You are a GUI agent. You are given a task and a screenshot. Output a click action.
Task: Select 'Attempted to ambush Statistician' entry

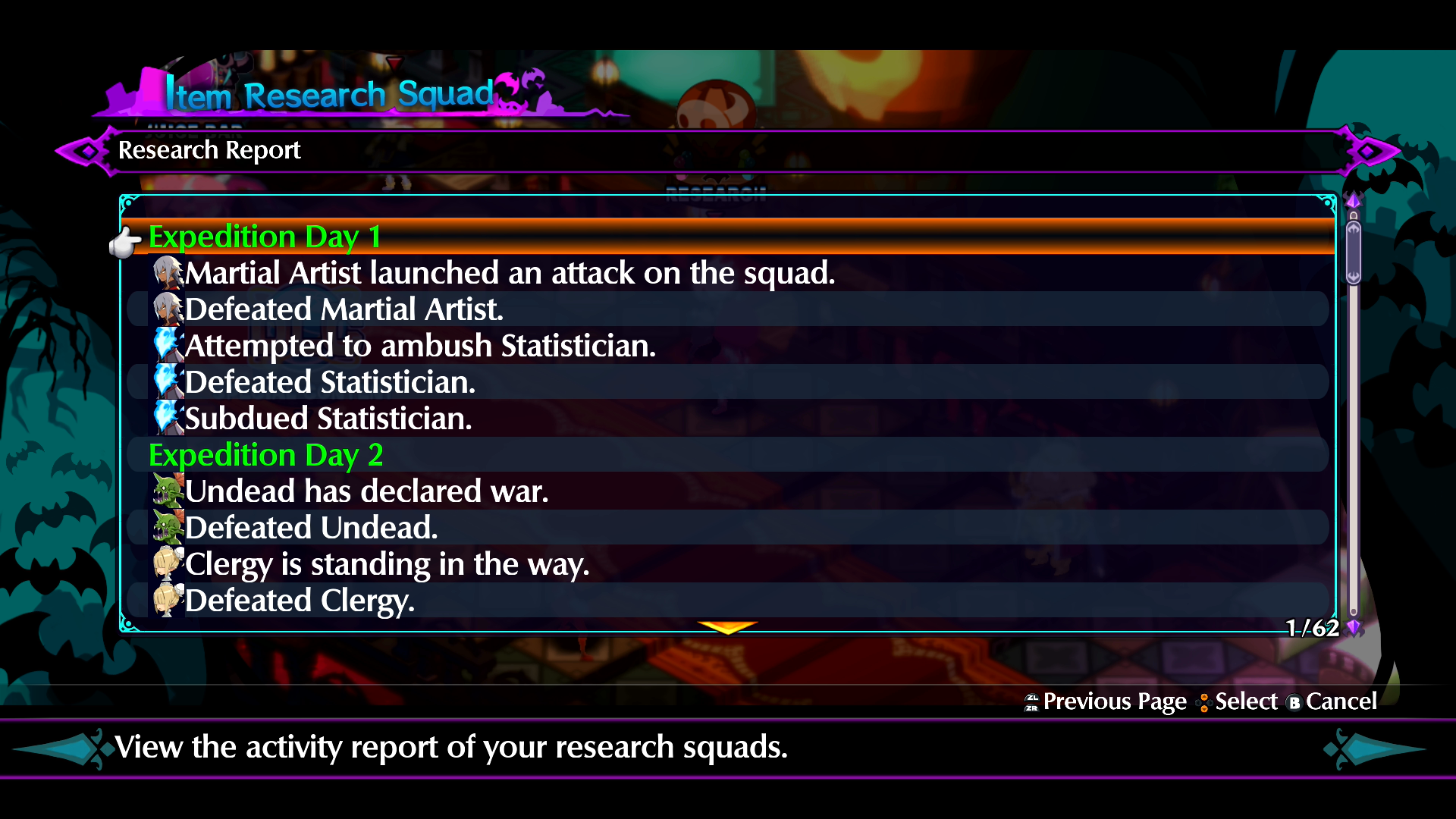tap(420, 347)
